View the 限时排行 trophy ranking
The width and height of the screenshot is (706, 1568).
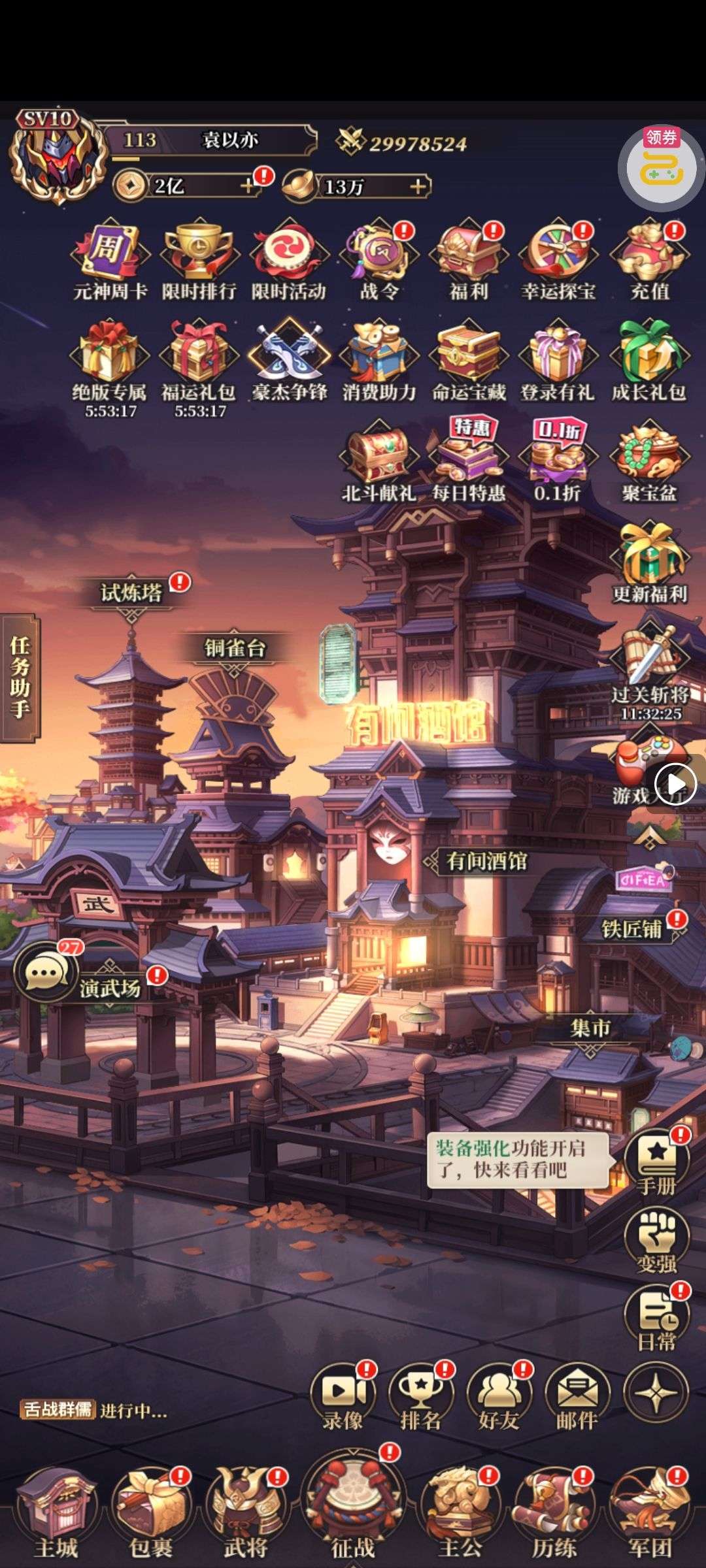click(x=199, y=256)
